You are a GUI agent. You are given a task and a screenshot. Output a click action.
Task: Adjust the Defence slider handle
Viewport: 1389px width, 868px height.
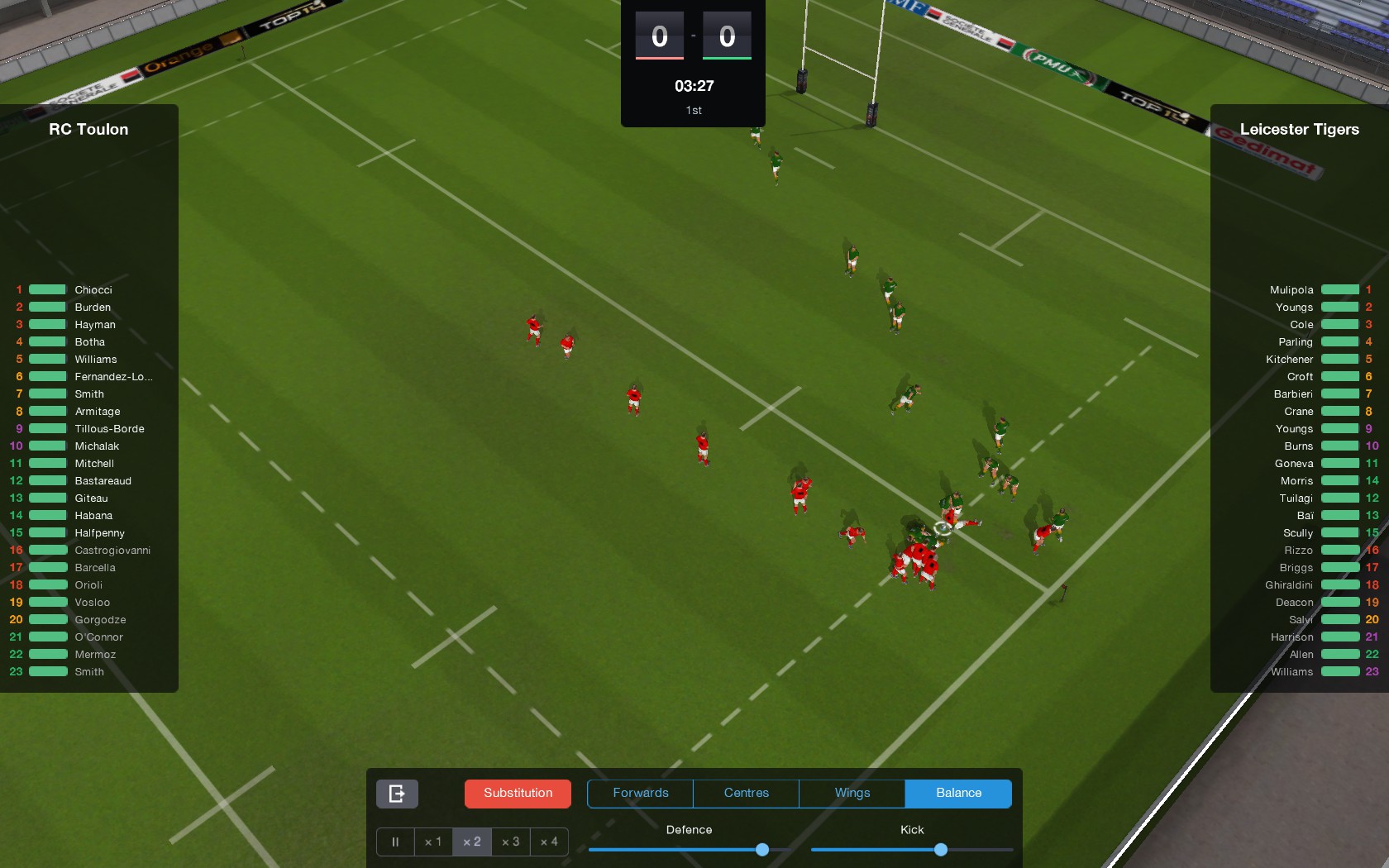761,849
